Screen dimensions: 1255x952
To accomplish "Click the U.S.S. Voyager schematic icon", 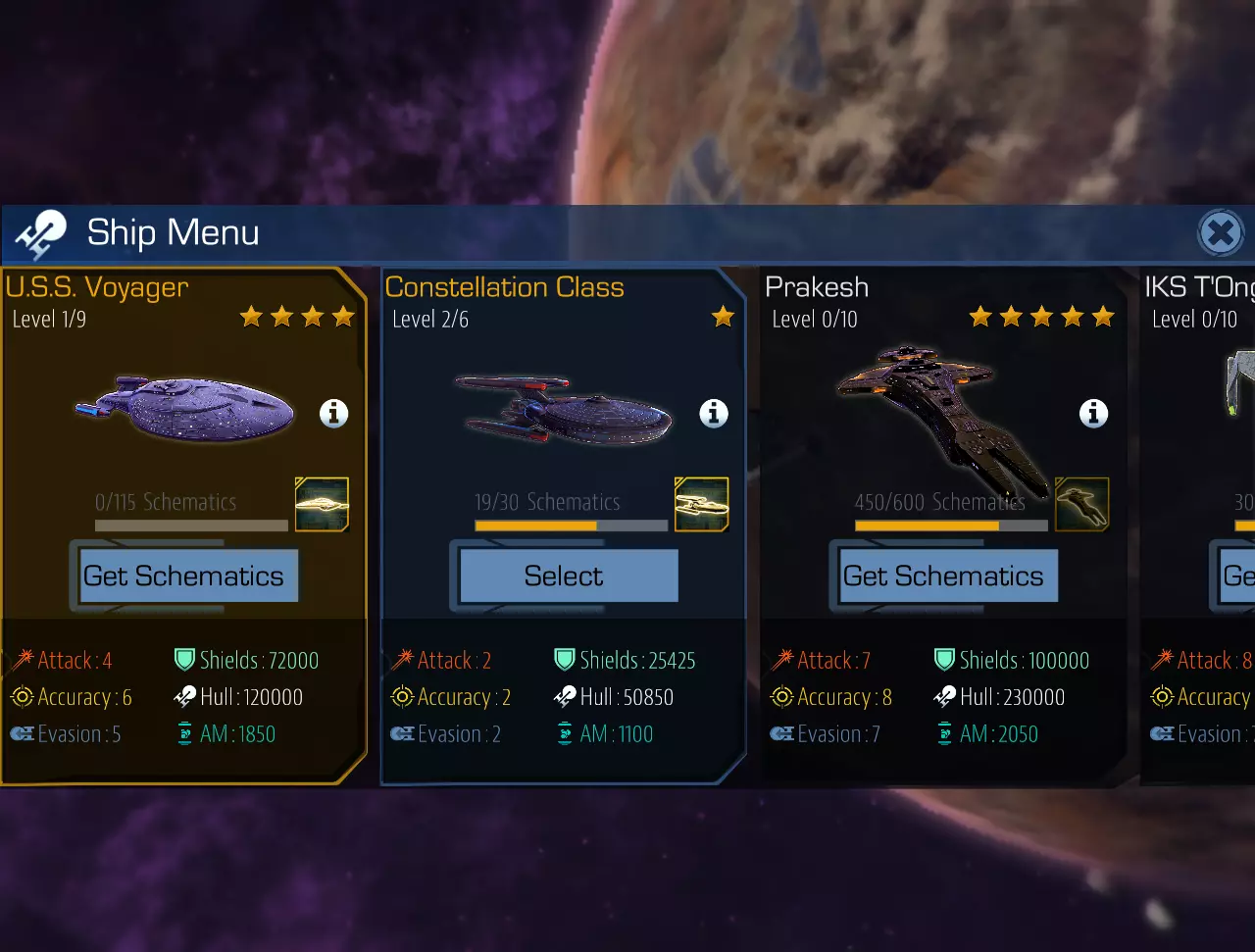I will tap(322, 504).
